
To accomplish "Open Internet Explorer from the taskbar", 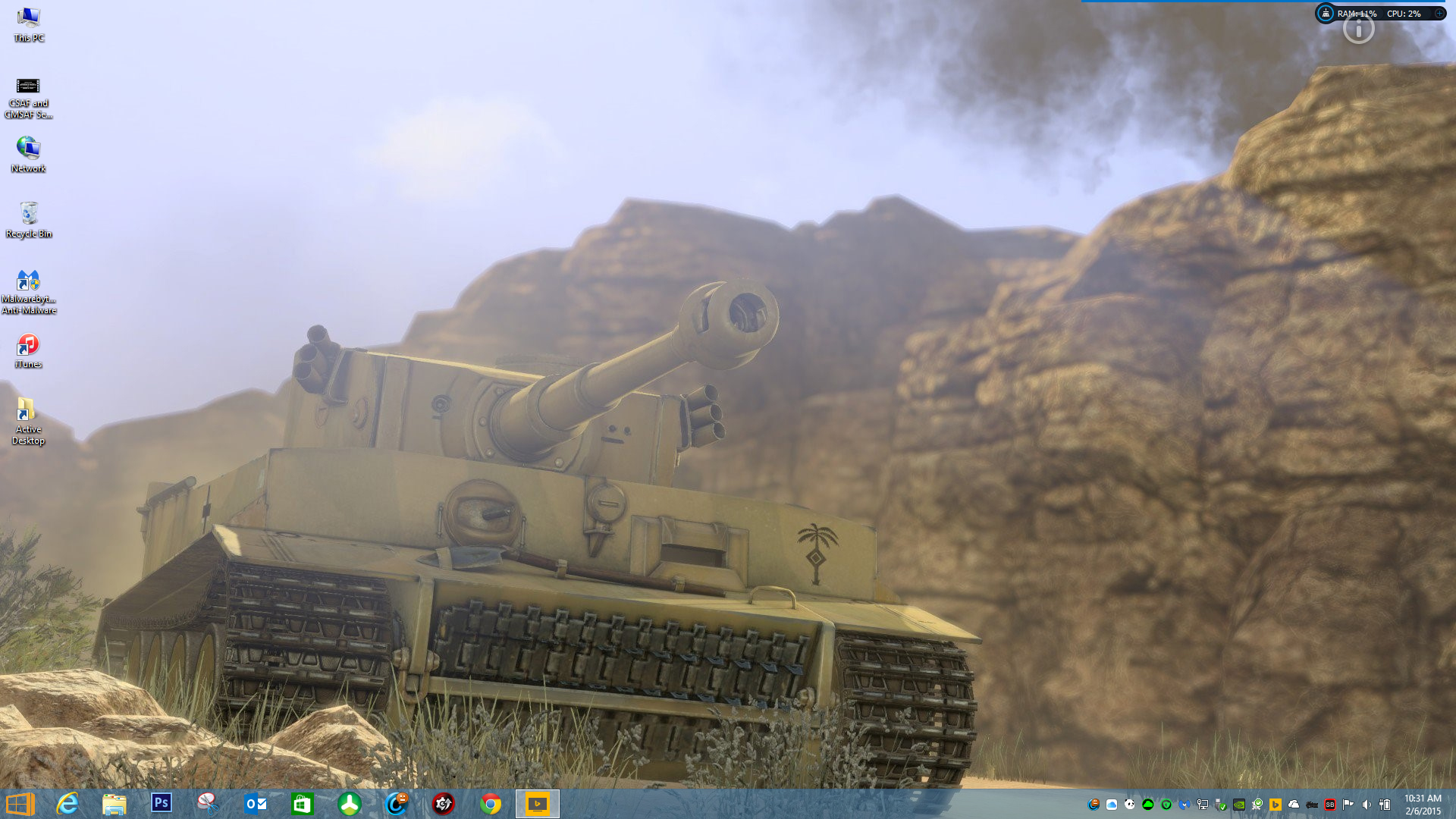I will [x=68, y=803].
